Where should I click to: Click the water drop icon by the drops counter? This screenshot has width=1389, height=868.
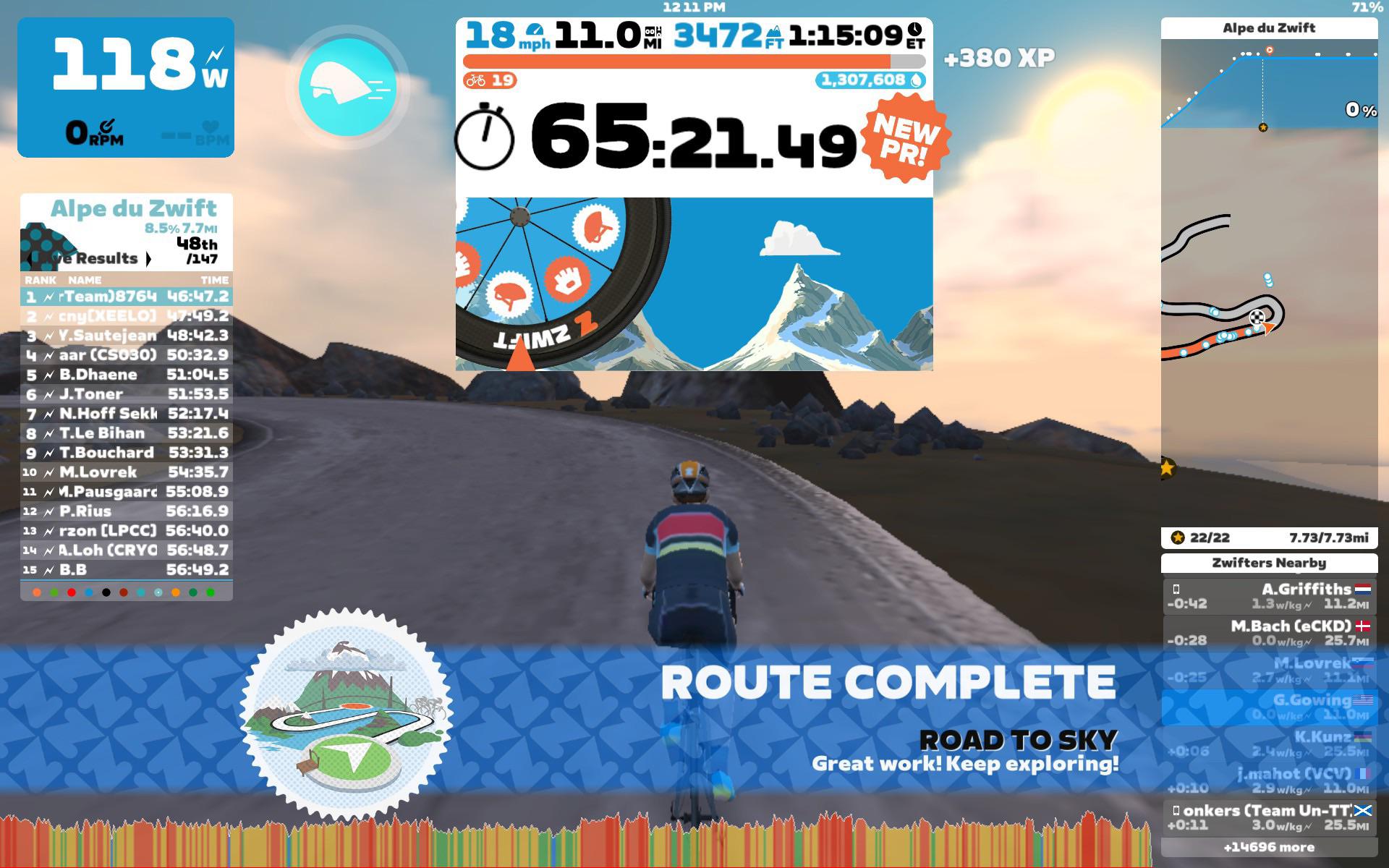pos(917,80)
